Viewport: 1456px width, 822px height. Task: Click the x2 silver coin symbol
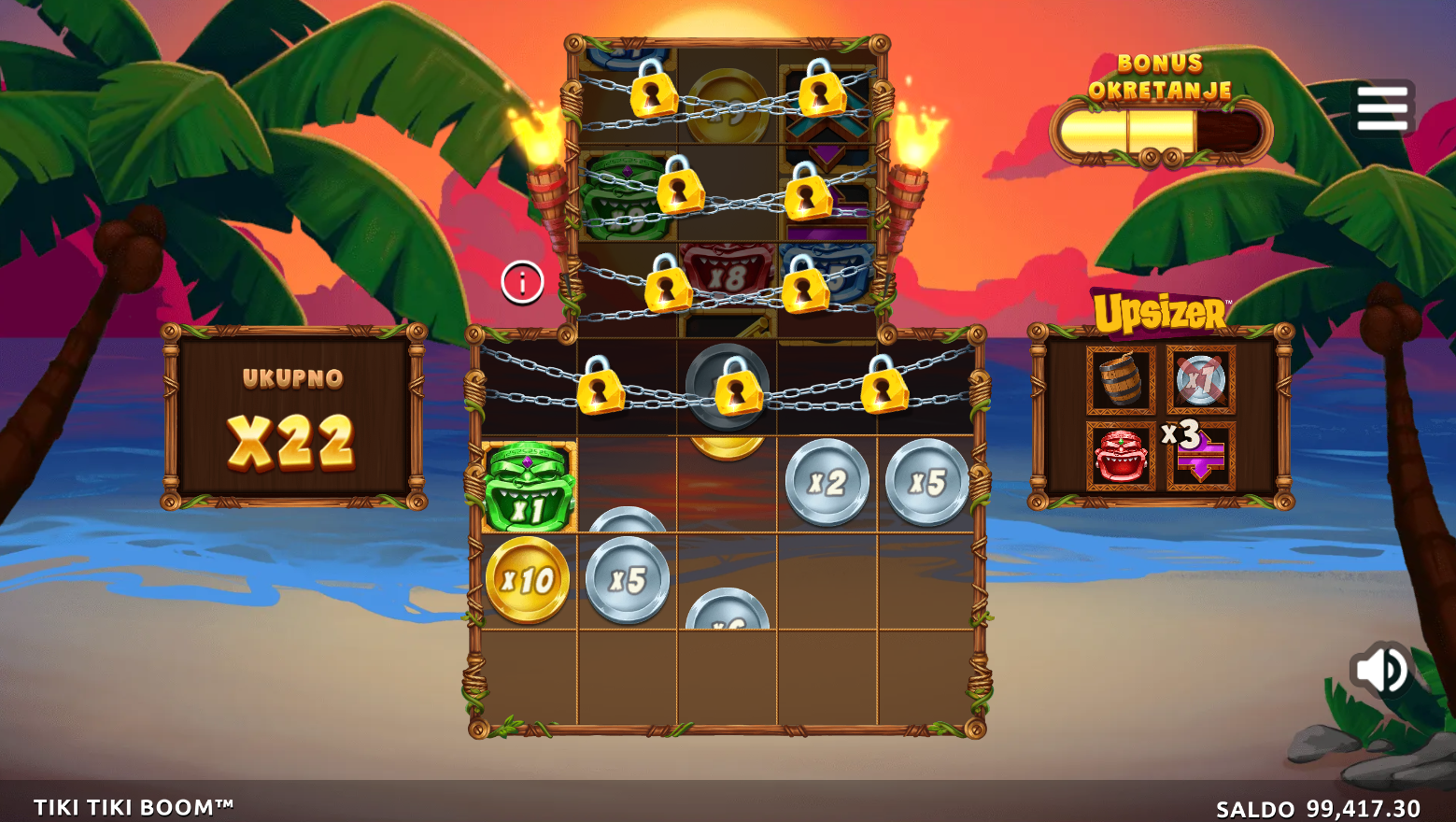(x=829, y=481)
